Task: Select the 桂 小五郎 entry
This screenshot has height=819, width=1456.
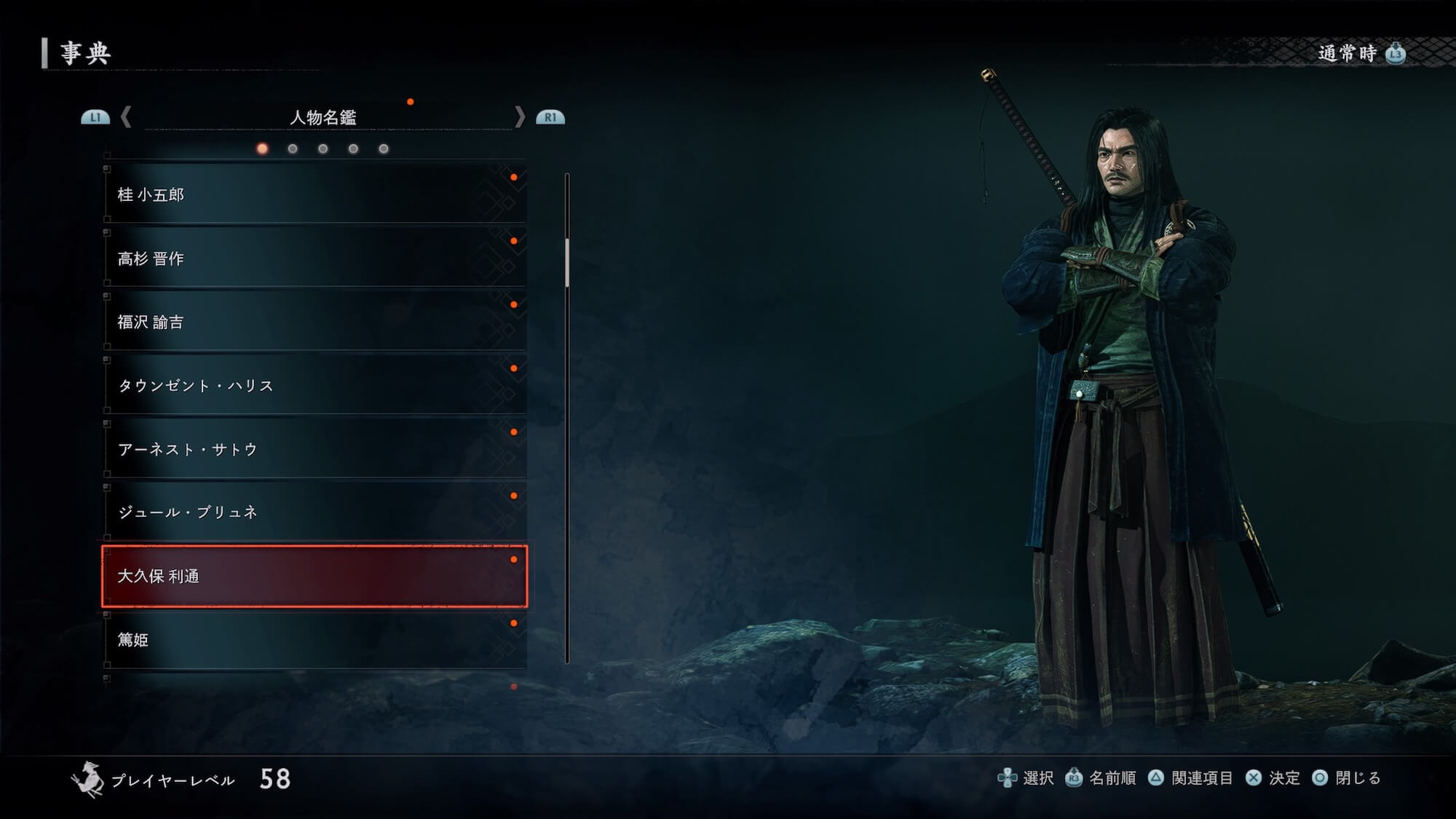Action: [x=314, y=194]
